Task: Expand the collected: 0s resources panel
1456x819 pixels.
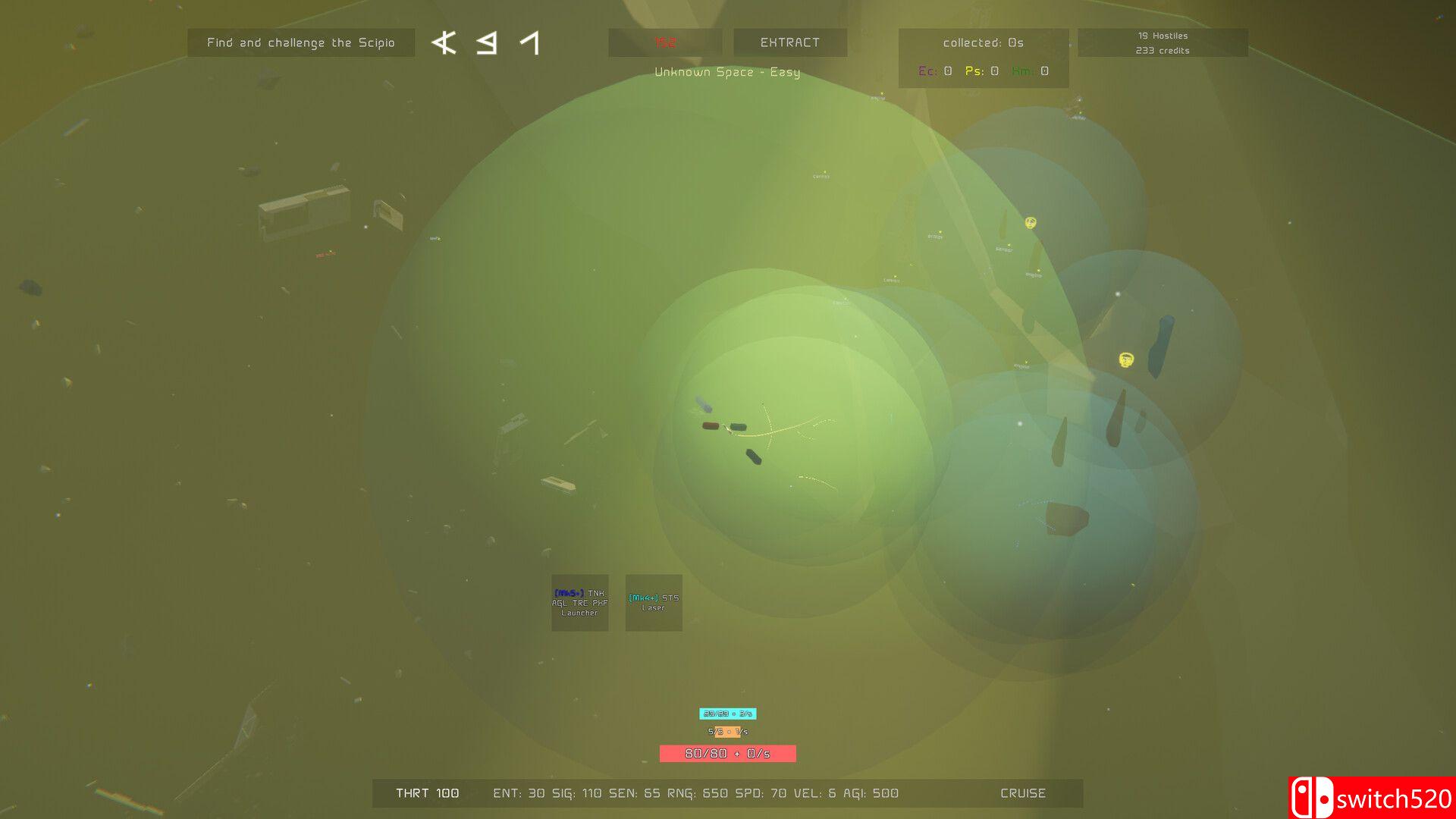Action: (x=984, y=42)
